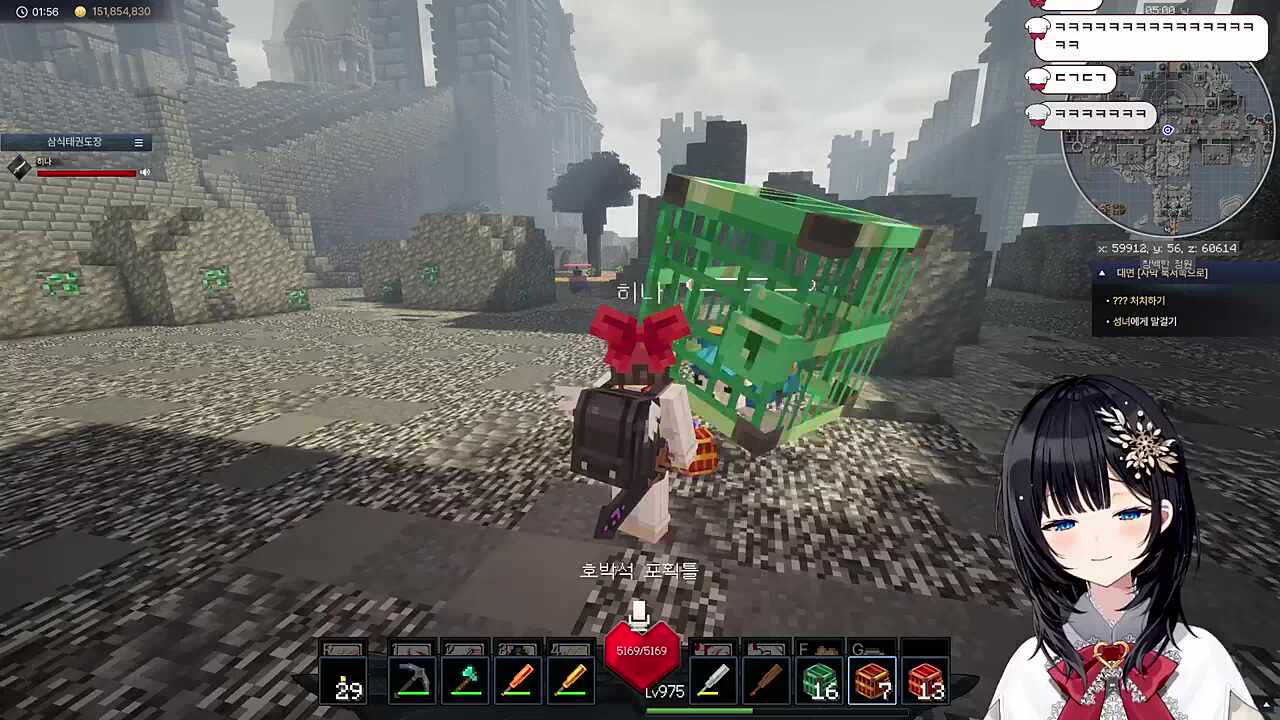Pick the brown wooden club slot

click(766, 680)
